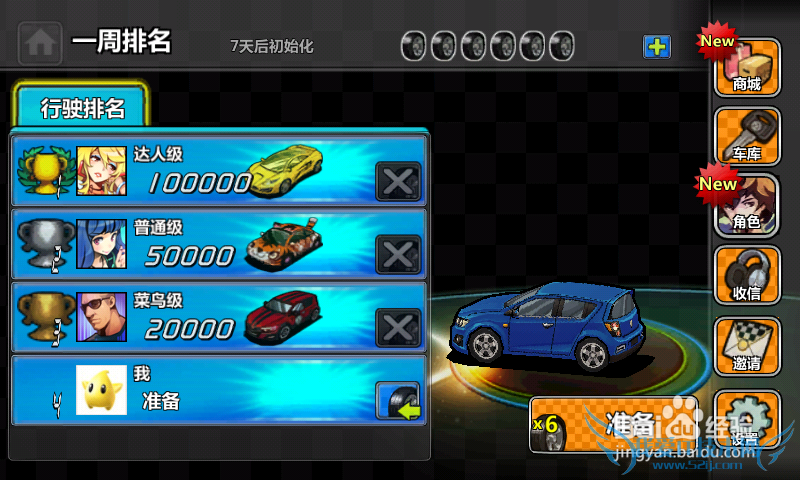This screenshot has width=800, height=480.
Task: Select my star avatar in the 我 row
Action: (x=101, y=391)
